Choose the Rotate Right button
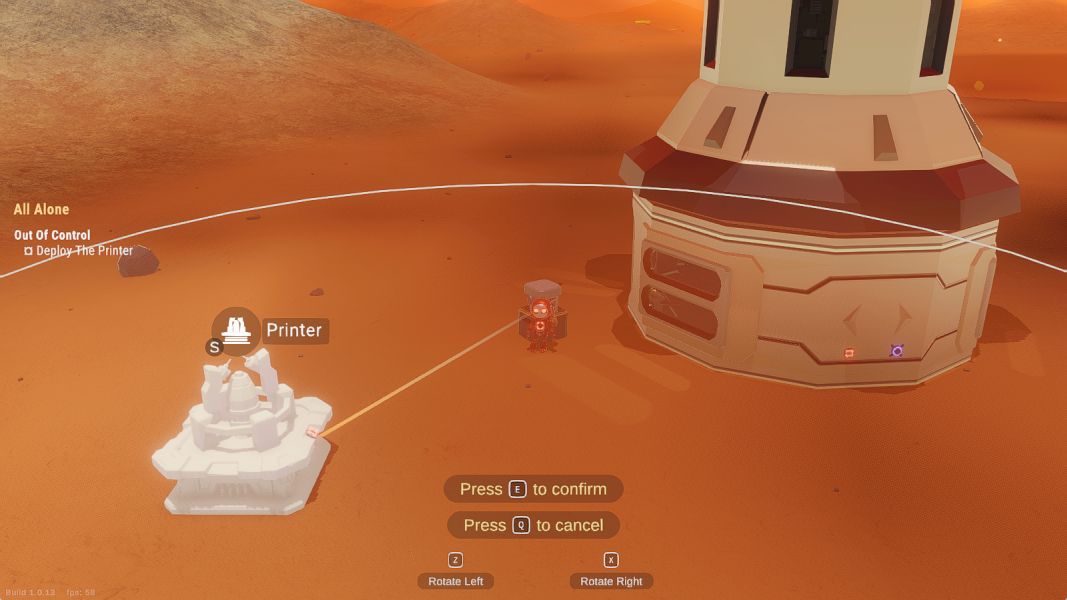The width and height of the screenshot is (1067, 600). (611, 581)
